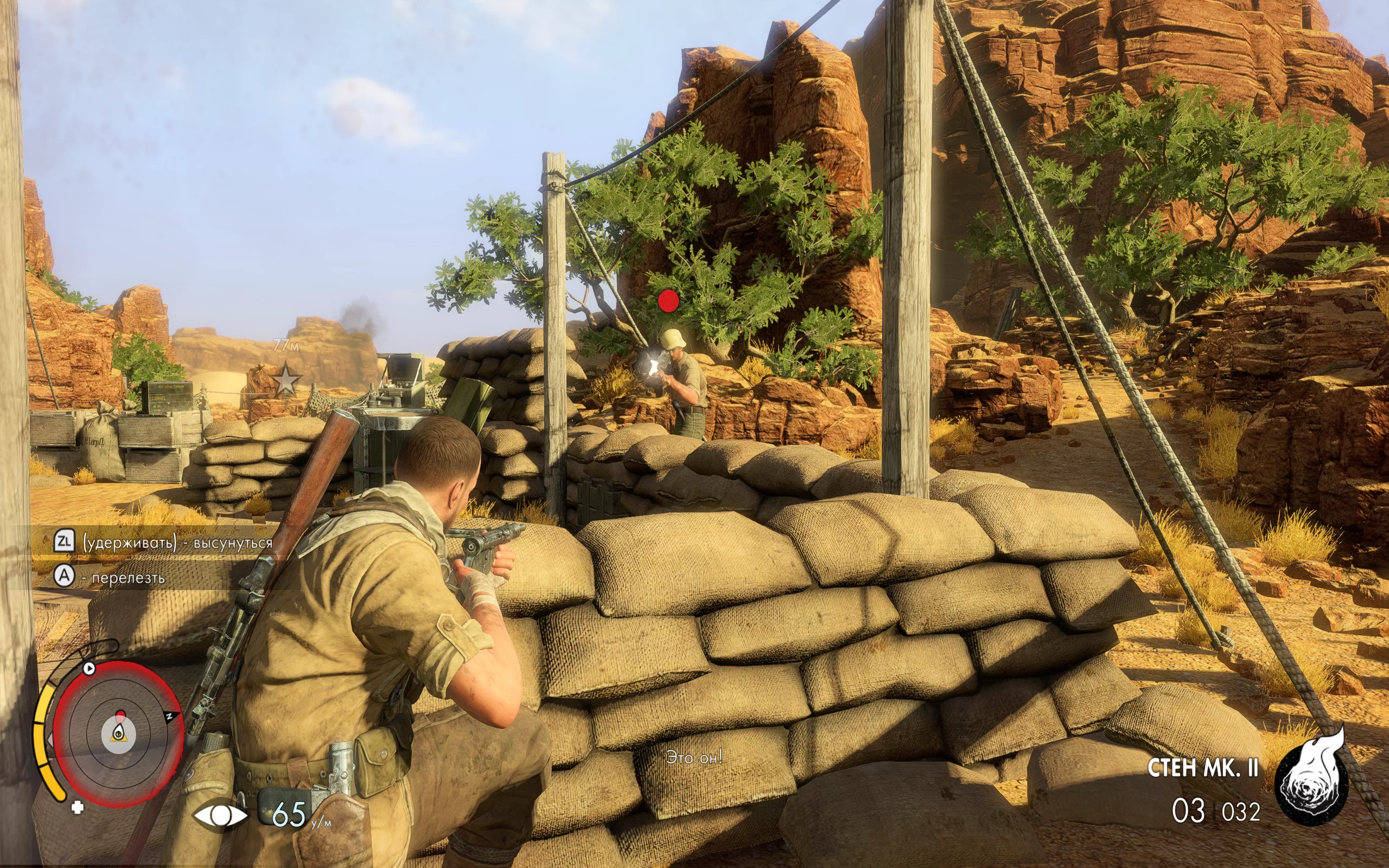Screen dimensions: 1389x868
Task: Click the red enemy alert marker
Action: 668,300
